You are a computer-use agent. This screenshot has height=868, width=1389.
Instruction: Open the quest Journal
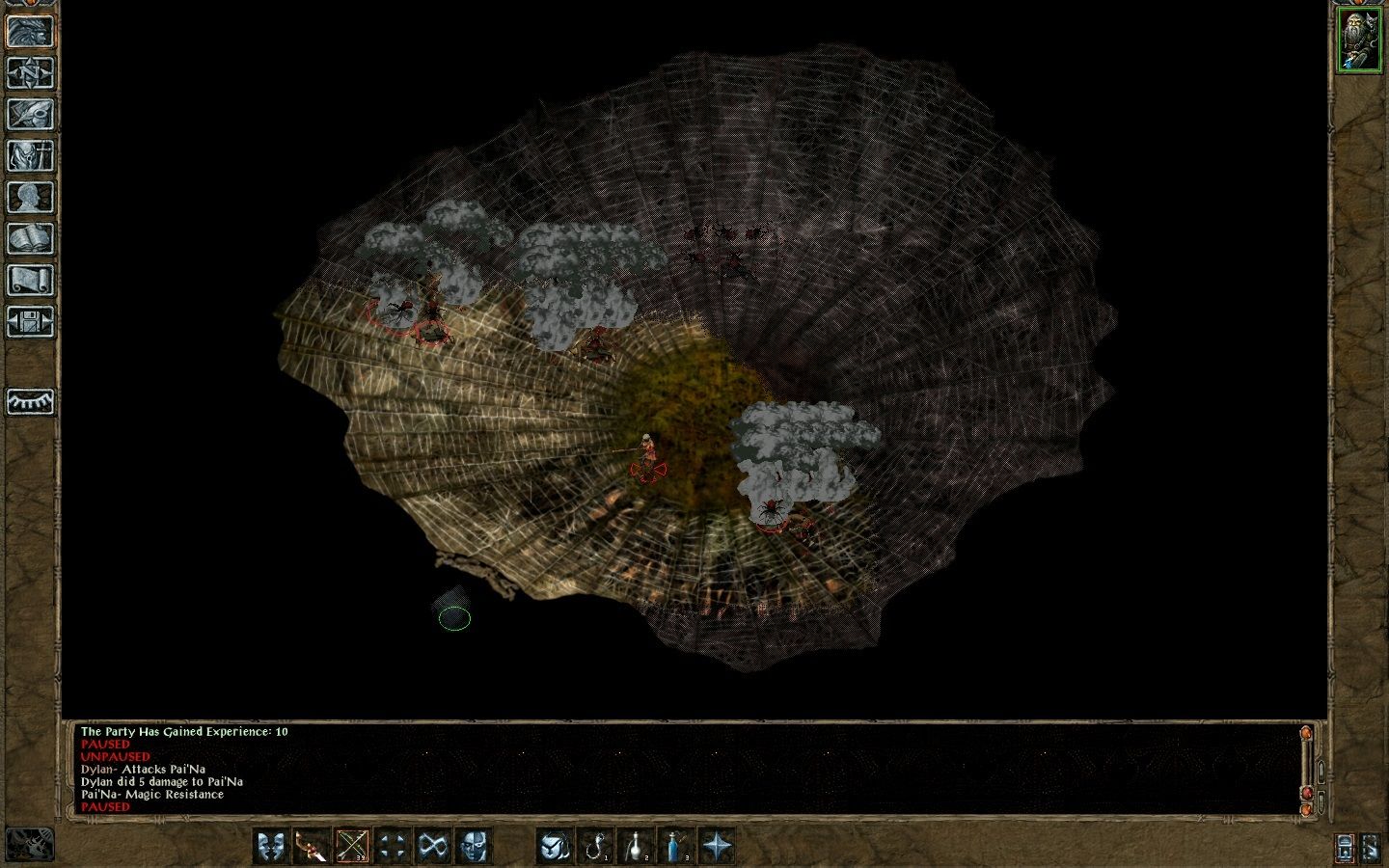point(30,111)
